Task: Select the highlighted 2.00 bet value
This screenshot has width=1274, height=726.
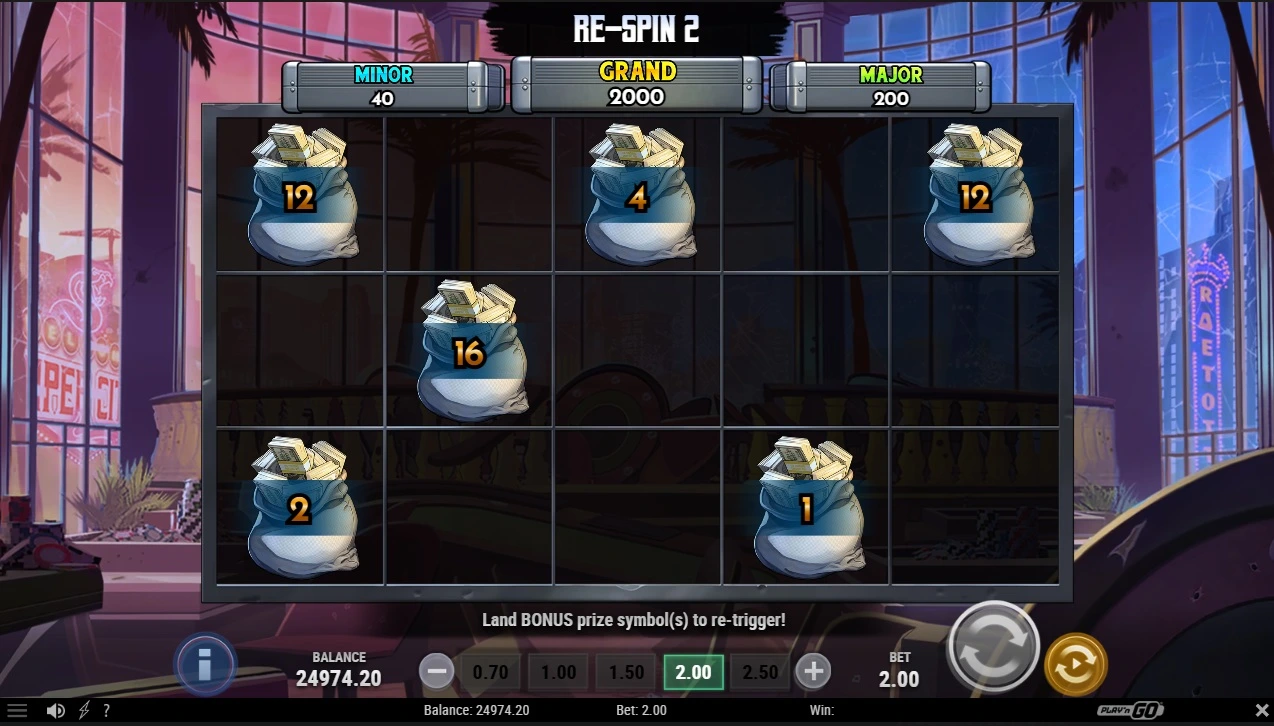Action: [694, 672]
